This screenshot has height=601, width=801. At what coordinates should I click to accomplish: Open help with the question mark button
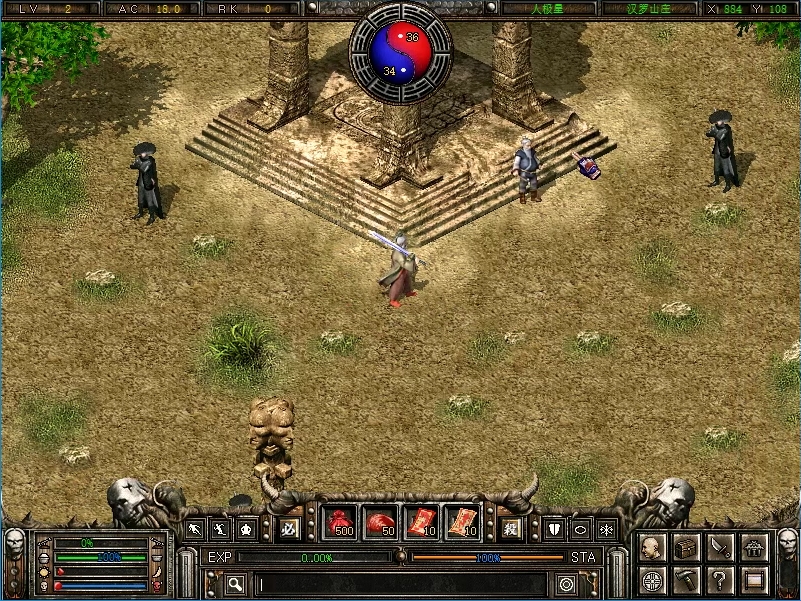click(720, 579)
